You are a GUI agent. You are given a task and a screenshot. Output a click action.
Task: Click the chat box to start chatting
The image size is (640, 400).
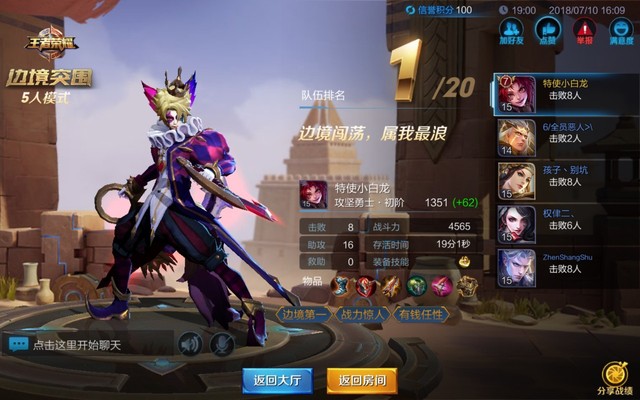90,344
